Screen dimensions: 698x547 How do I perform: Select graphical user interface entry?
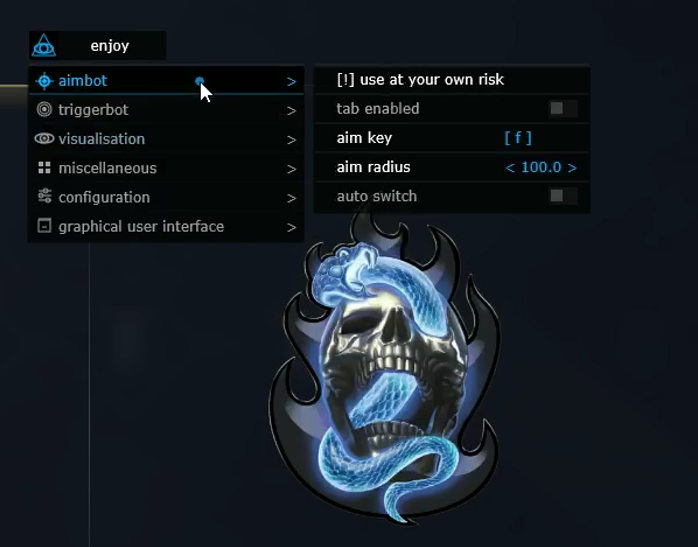coord(141,226)
